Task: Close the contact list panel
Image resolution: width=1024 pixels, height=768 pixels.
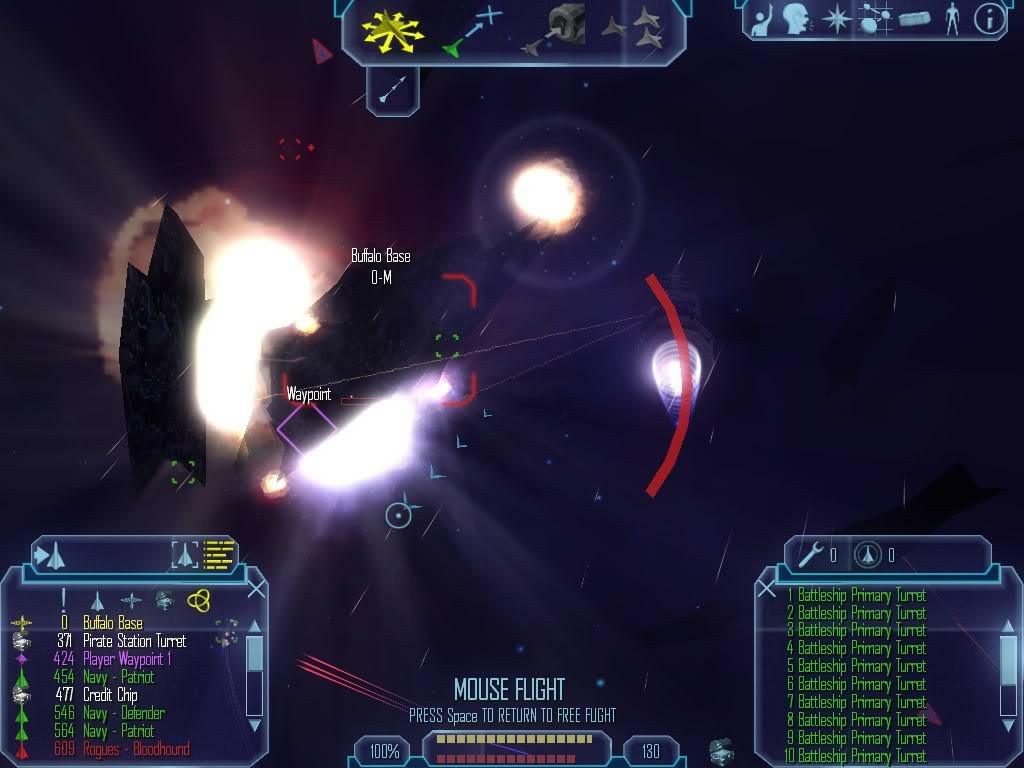Action: (256, 589)
